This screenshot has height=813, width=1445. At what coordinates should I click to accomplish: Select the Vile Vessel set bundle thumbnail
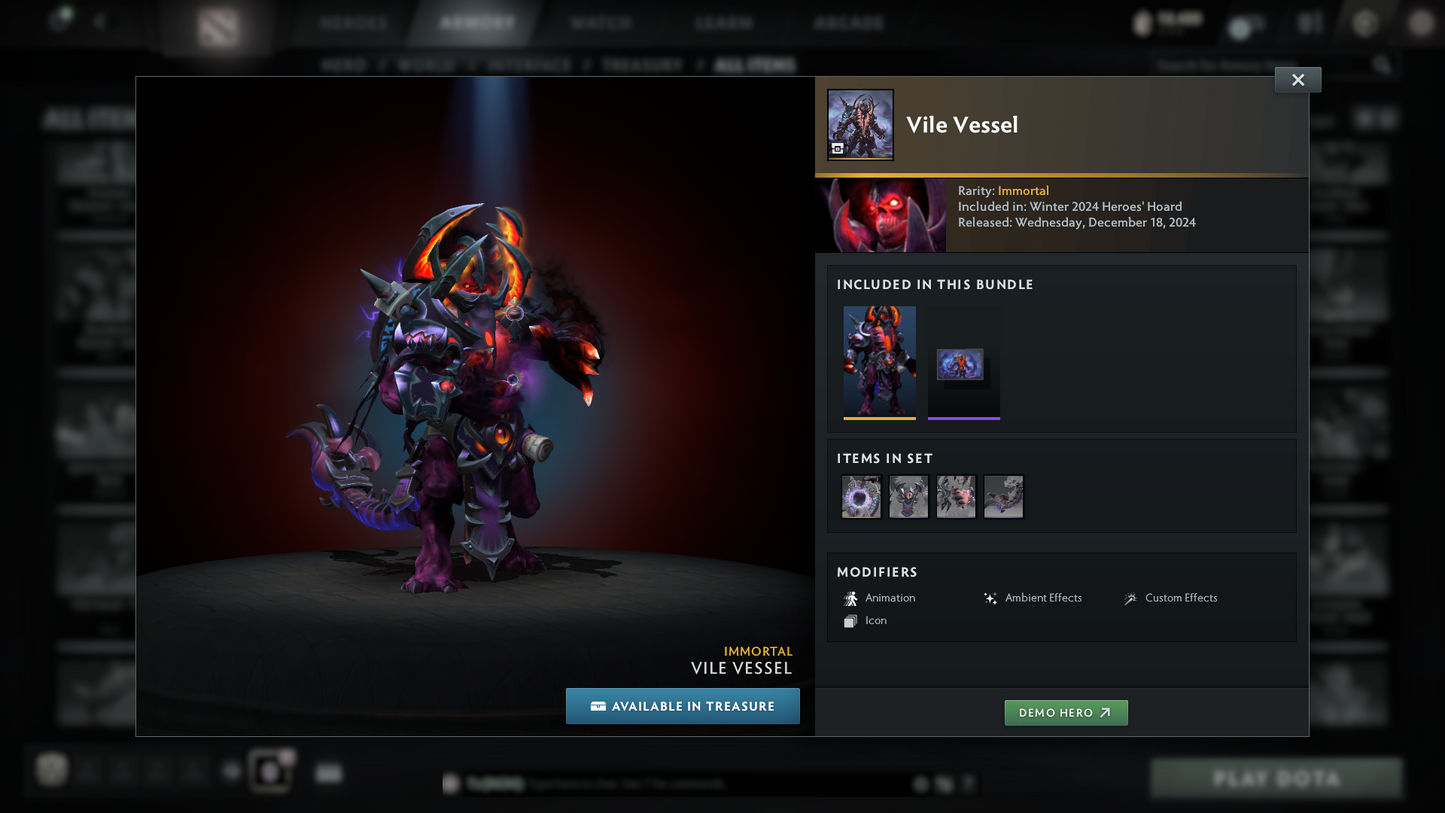coord(880,361)
